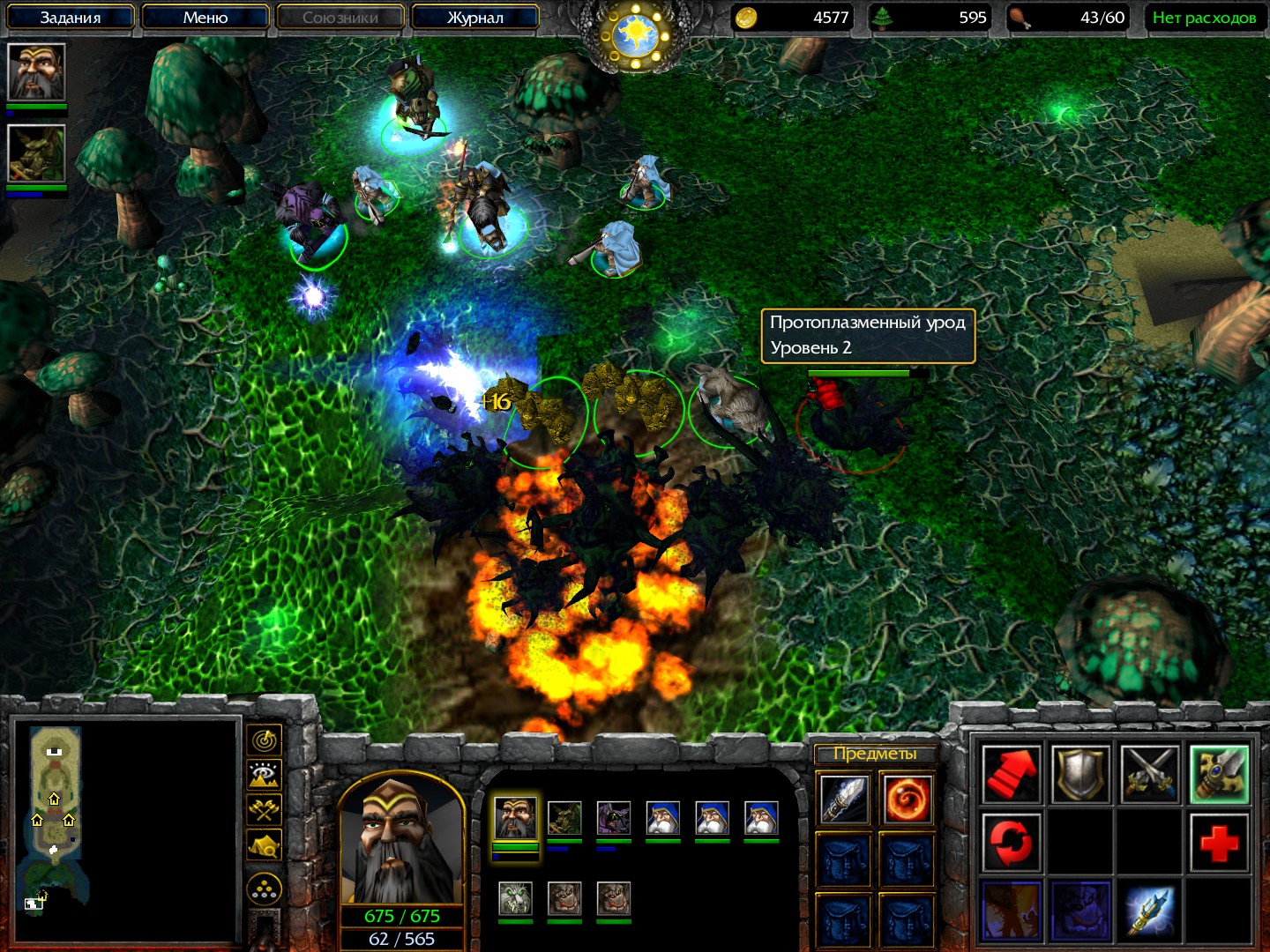Select the purple hooded unit in group
This screenshot has width=1270, height=952.
pos(613,819)
